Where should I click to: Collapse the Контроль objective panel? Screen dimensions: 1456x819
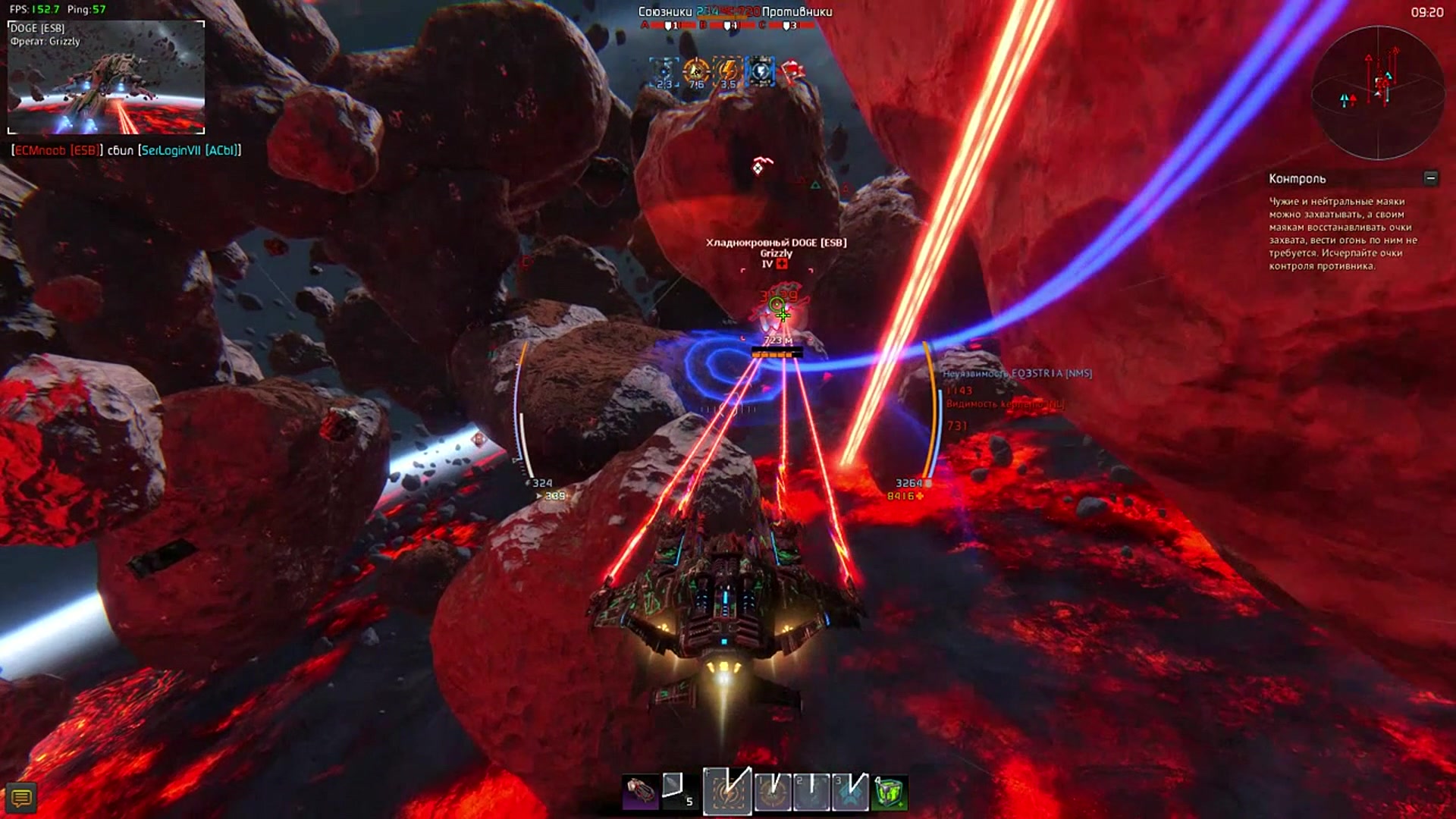(1430, 178)
